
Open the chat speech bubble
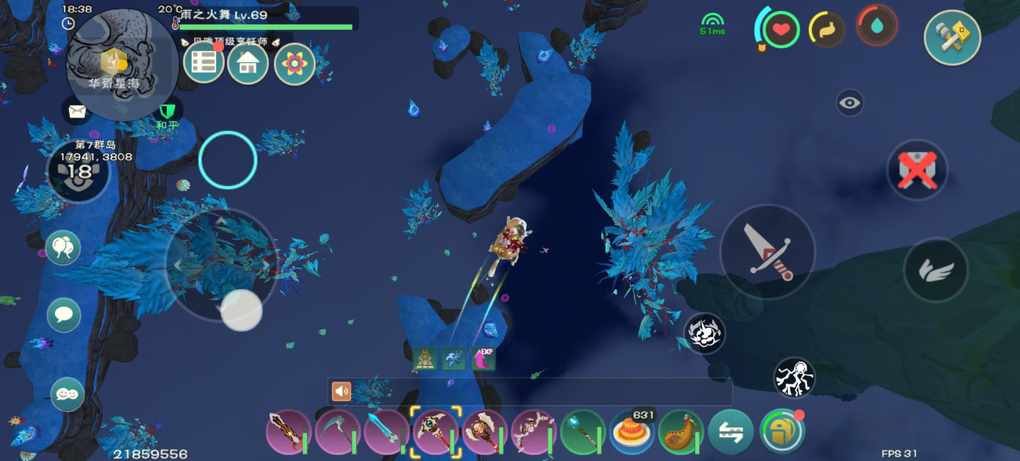[x=64, y=315]
